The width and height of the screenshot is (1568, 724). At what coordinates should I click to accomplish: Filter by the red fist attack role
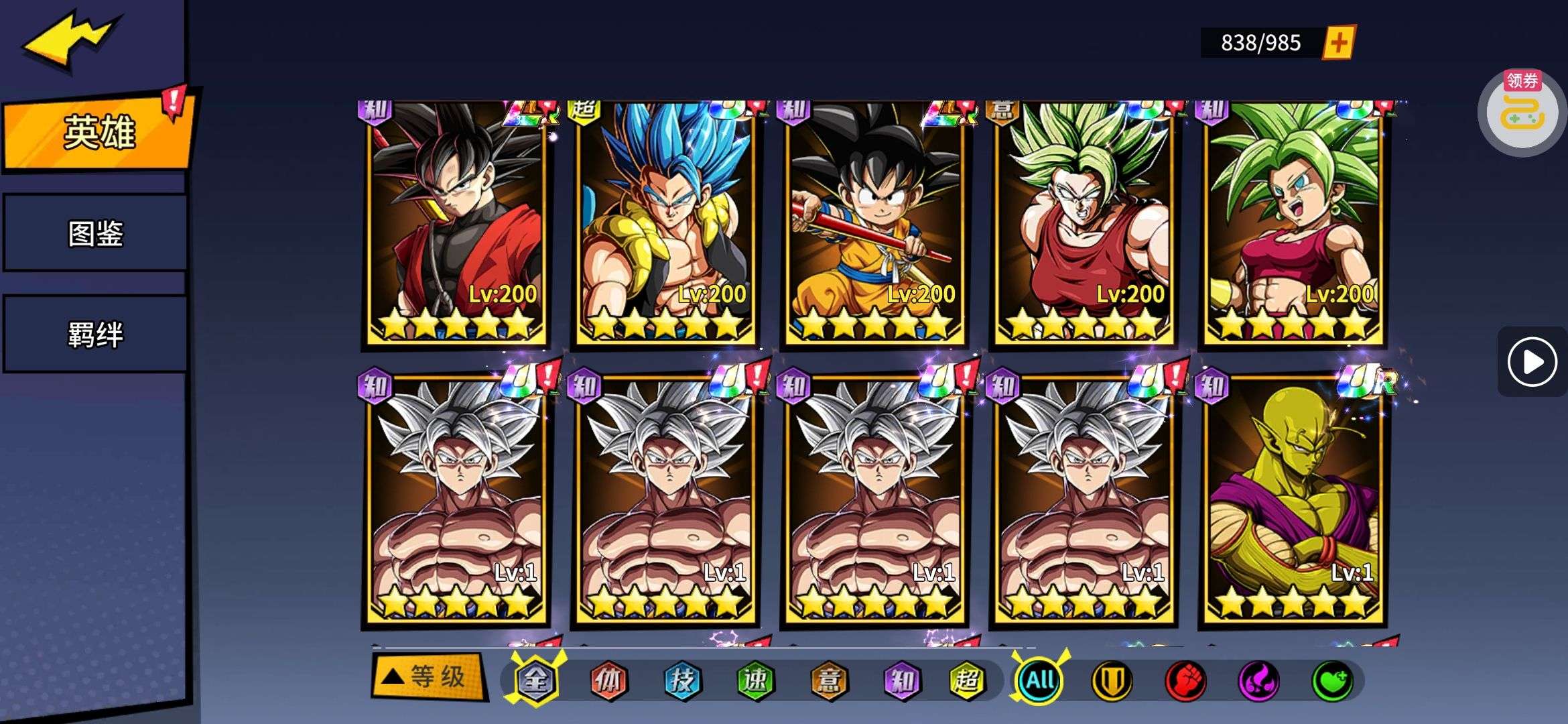(1185, 681)
